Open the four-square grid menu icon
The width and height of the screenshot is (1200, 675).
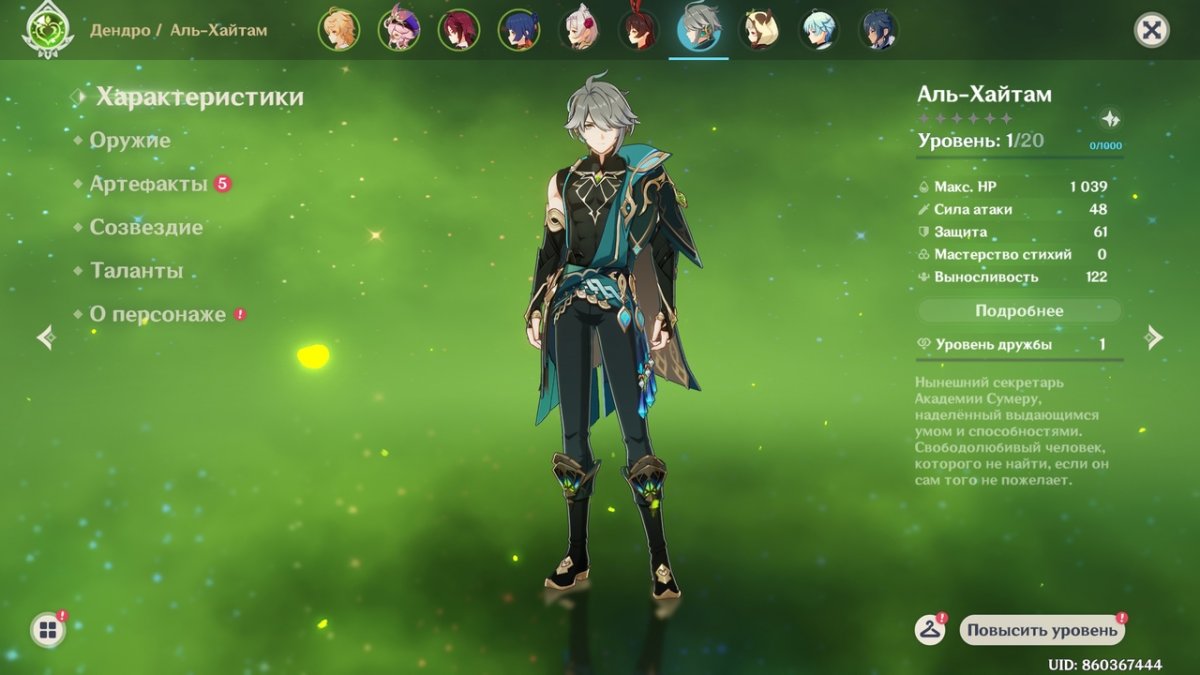[x=46, y=630]
